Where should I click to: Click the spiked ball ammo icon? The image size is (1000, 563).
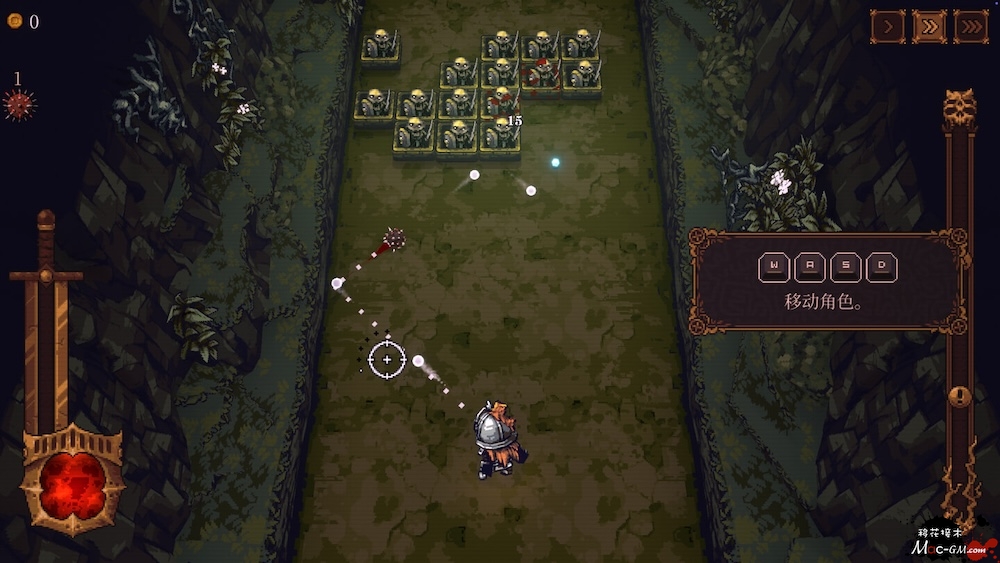[18, 104]
